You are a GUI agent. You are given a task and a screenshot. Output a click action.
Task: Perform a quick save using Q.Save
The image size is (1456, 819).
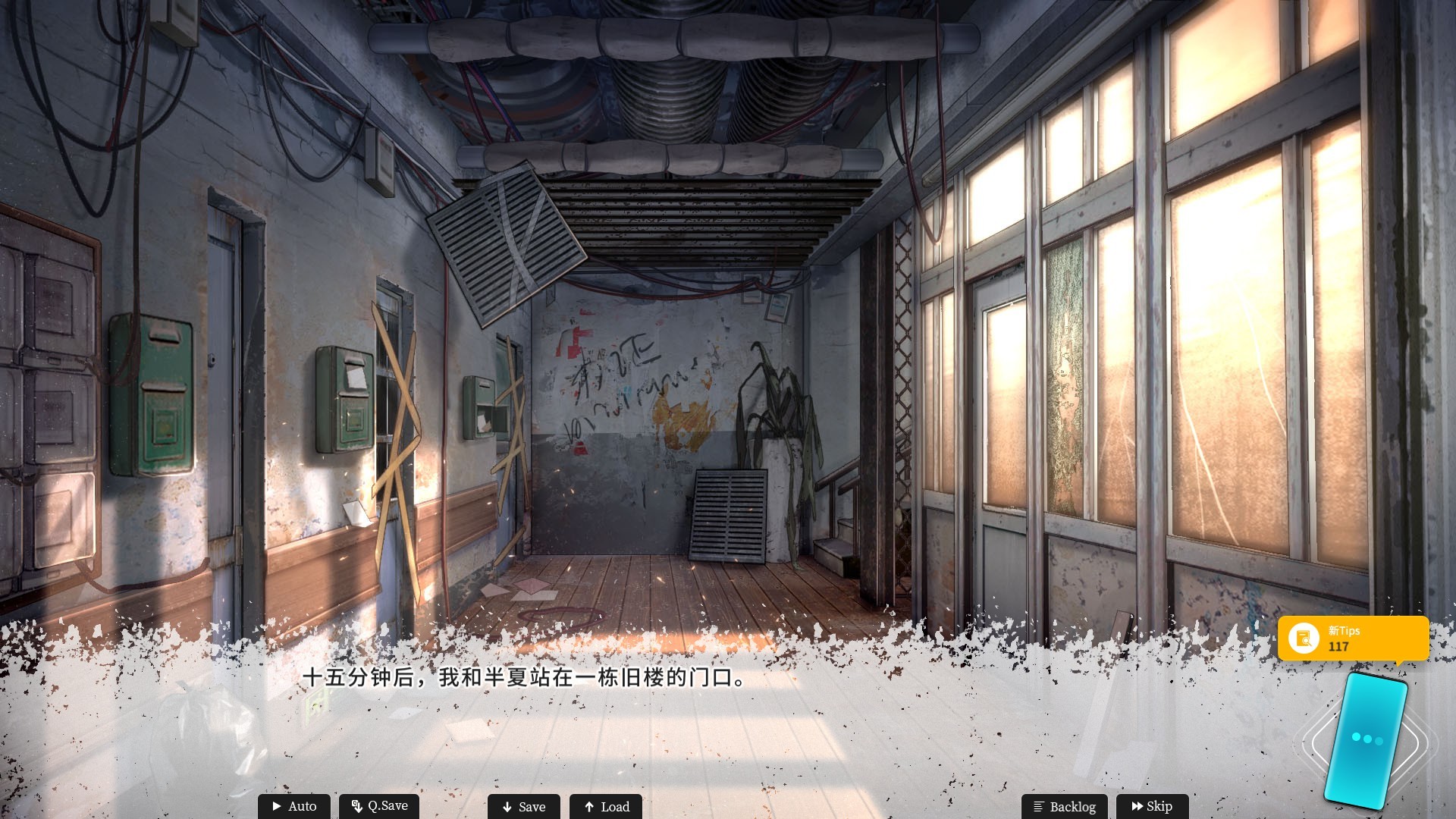pyautogui.click(x=378, y=806)
